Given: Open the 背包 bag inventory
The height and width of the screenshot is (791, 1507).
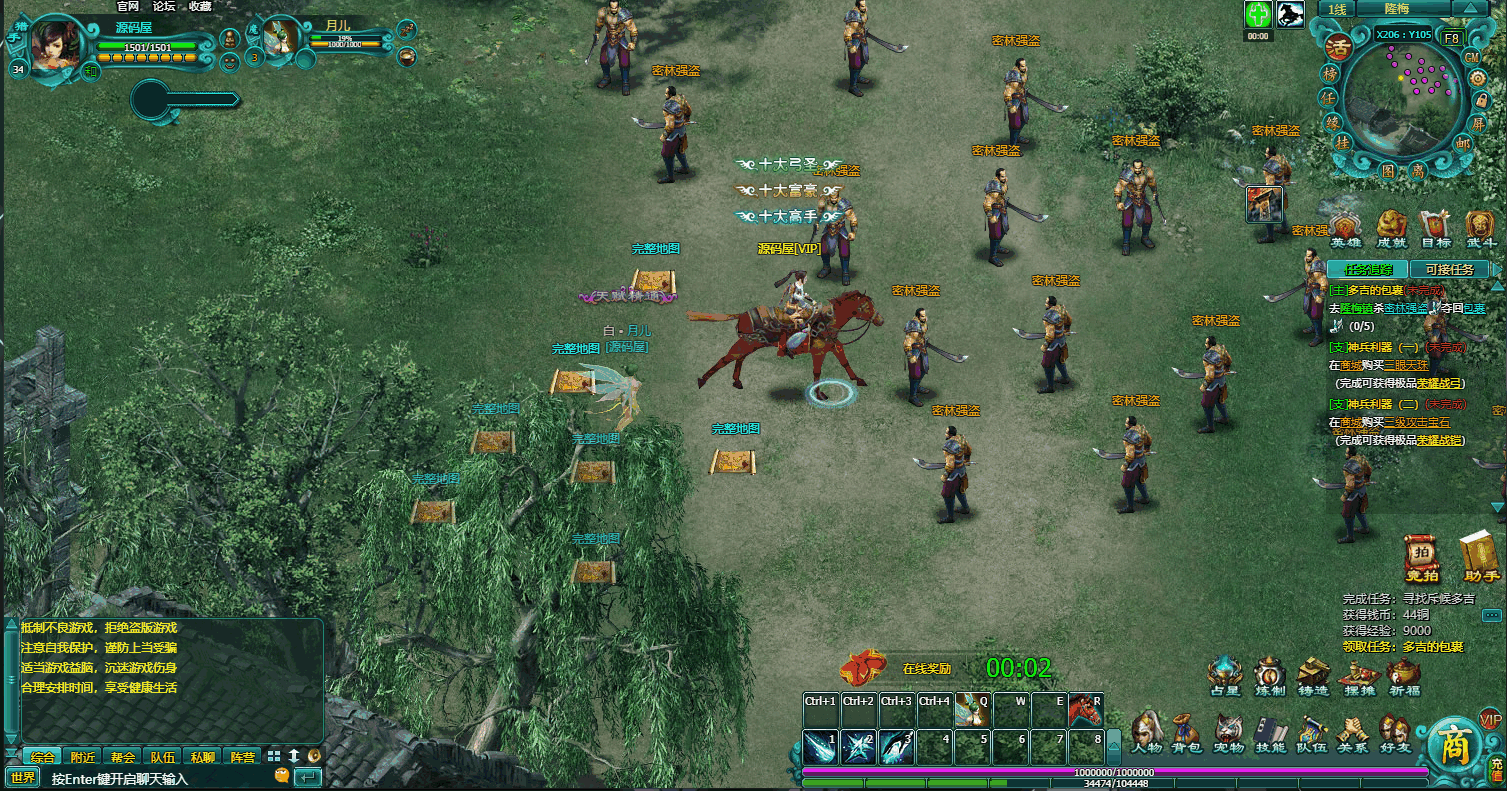Looking at the screenshot, I should point(1186,732).
